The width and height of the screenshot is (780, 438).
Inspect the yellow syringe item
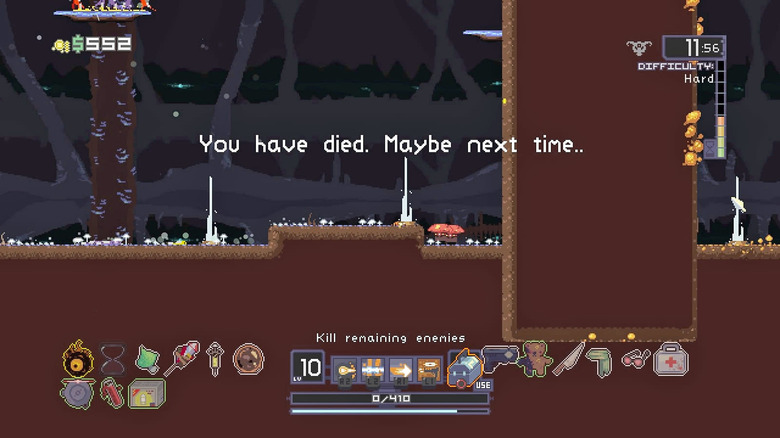click(215, 358)
